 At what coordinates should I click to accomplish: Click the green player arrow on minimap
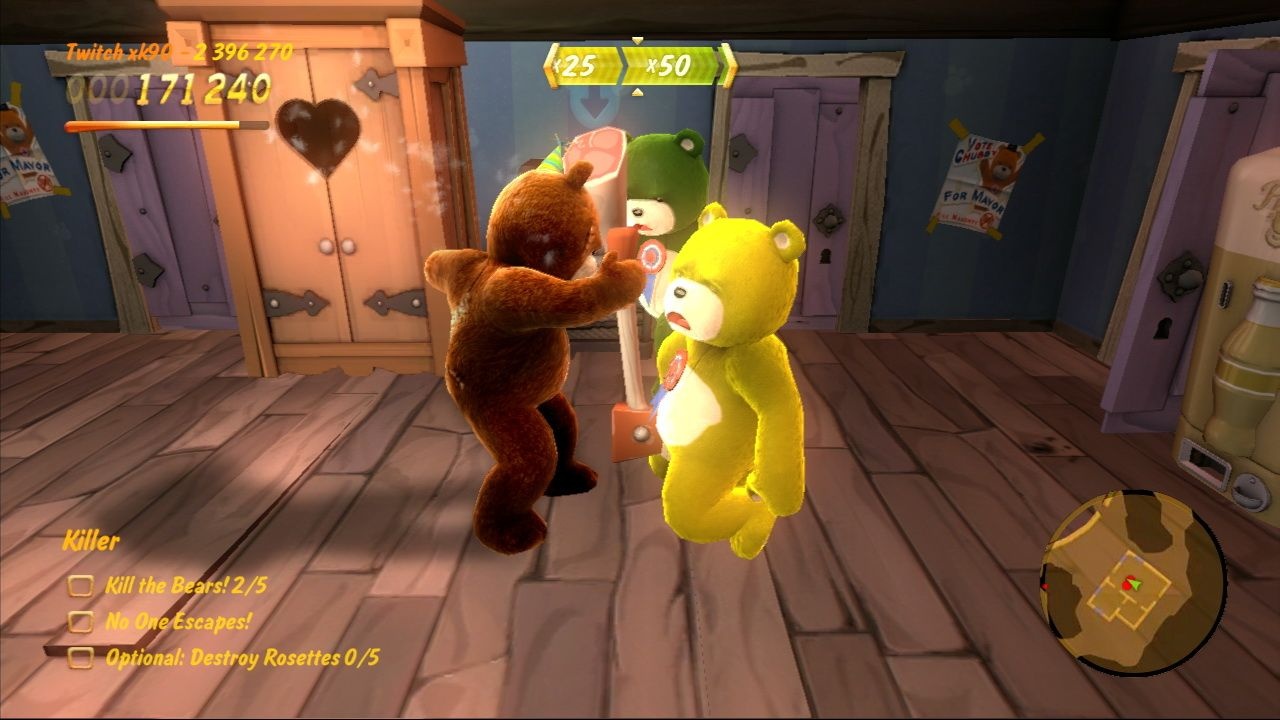1134,584
